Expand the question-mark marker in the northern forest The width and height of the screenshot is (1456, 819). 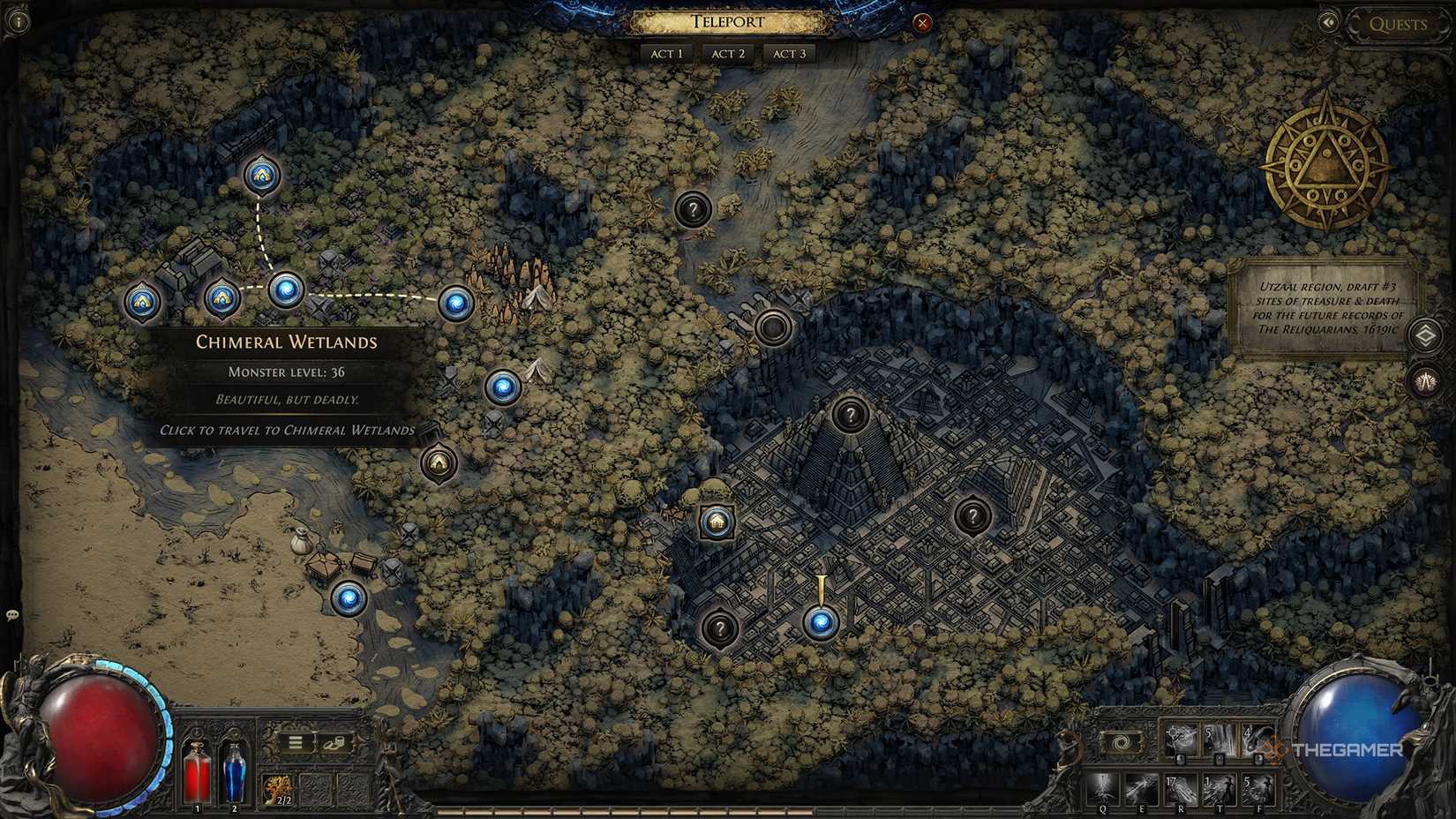[693, 211]
